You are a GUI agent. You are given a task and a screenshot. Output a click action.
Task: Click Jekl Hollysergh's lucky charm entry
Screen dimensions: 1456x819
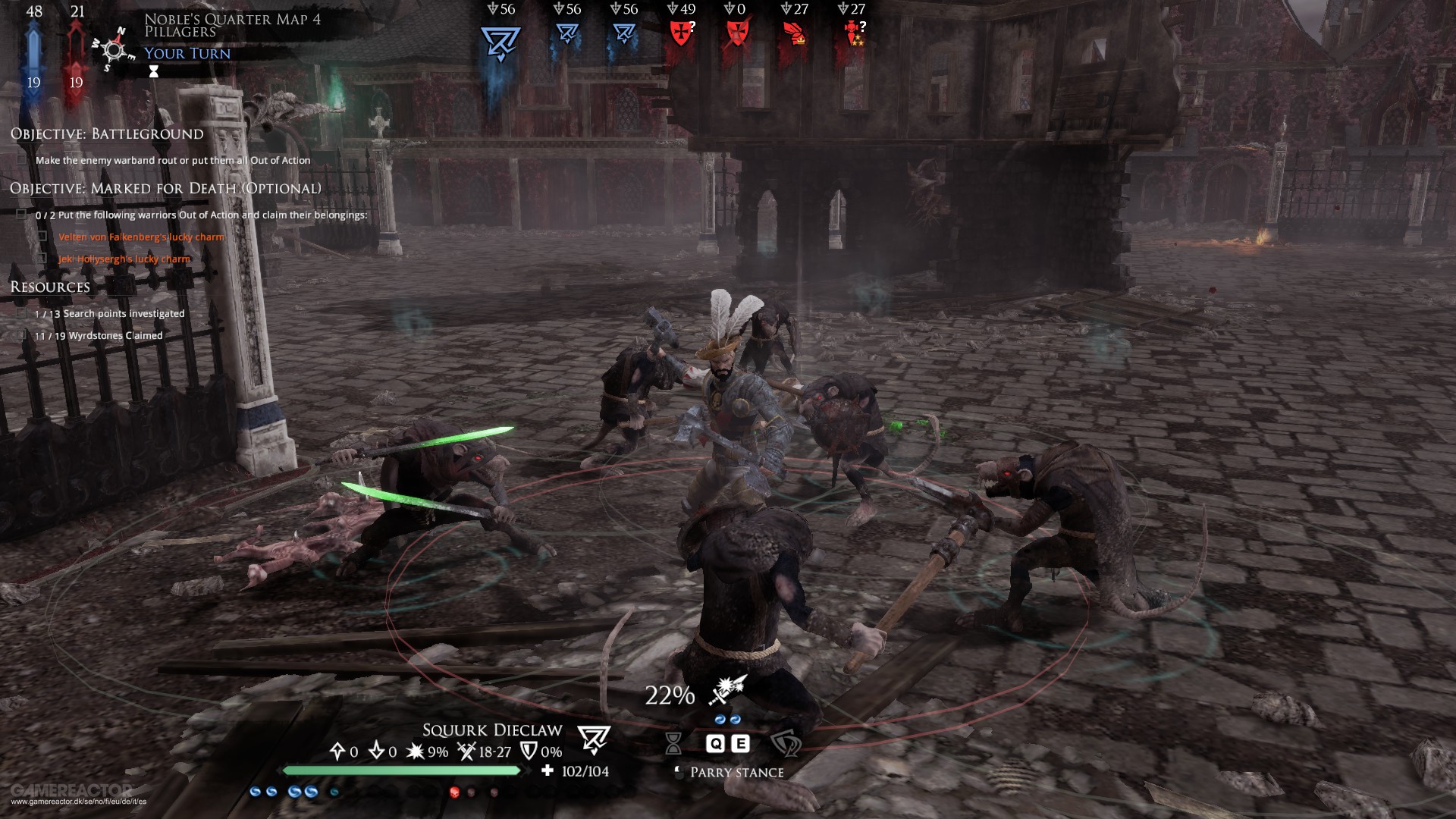123,259
